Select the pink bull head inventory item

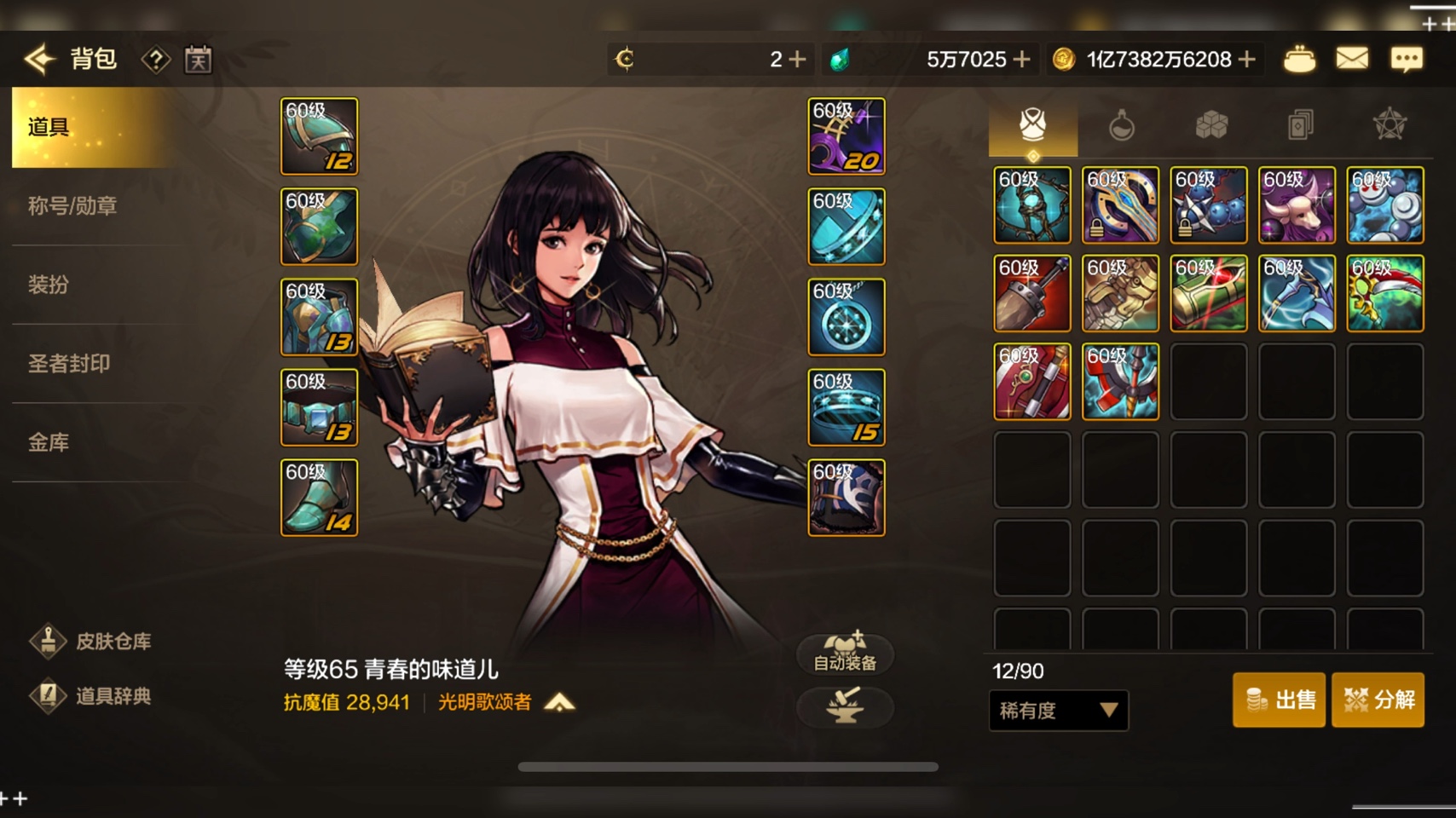[1297, 205]
